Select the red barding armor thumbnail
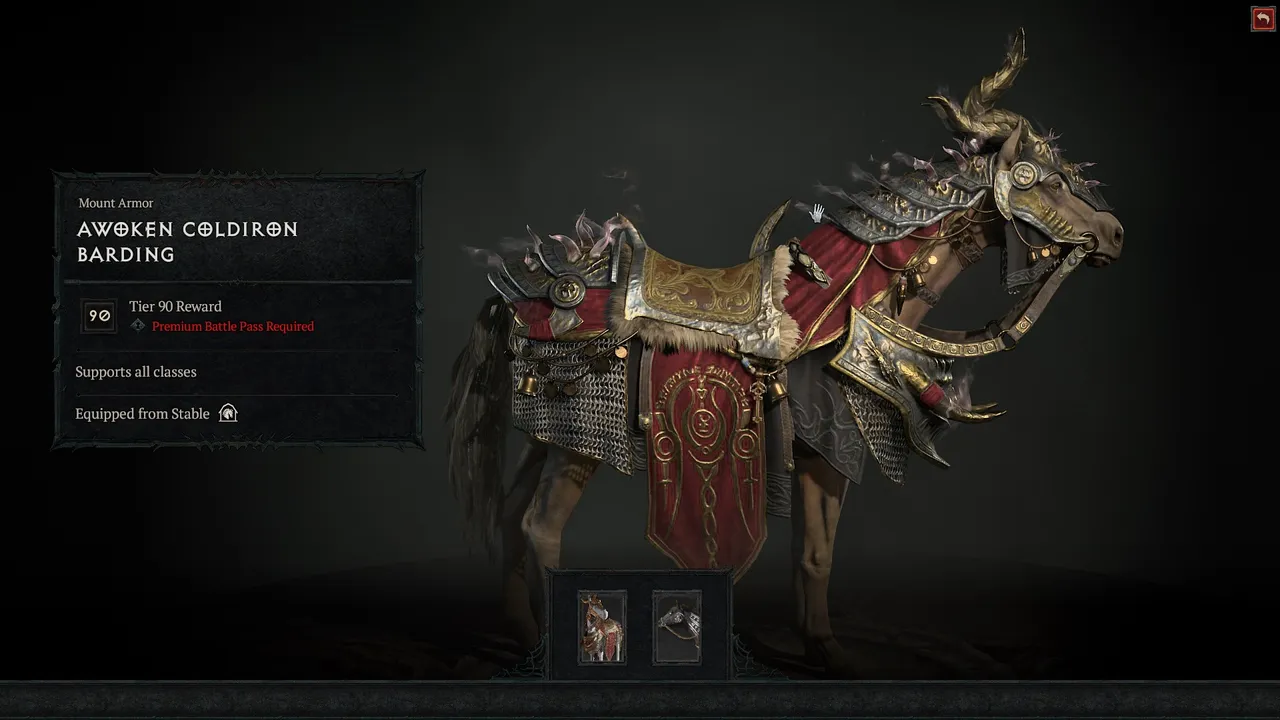The image size is (1280, 720). point(602,627)
